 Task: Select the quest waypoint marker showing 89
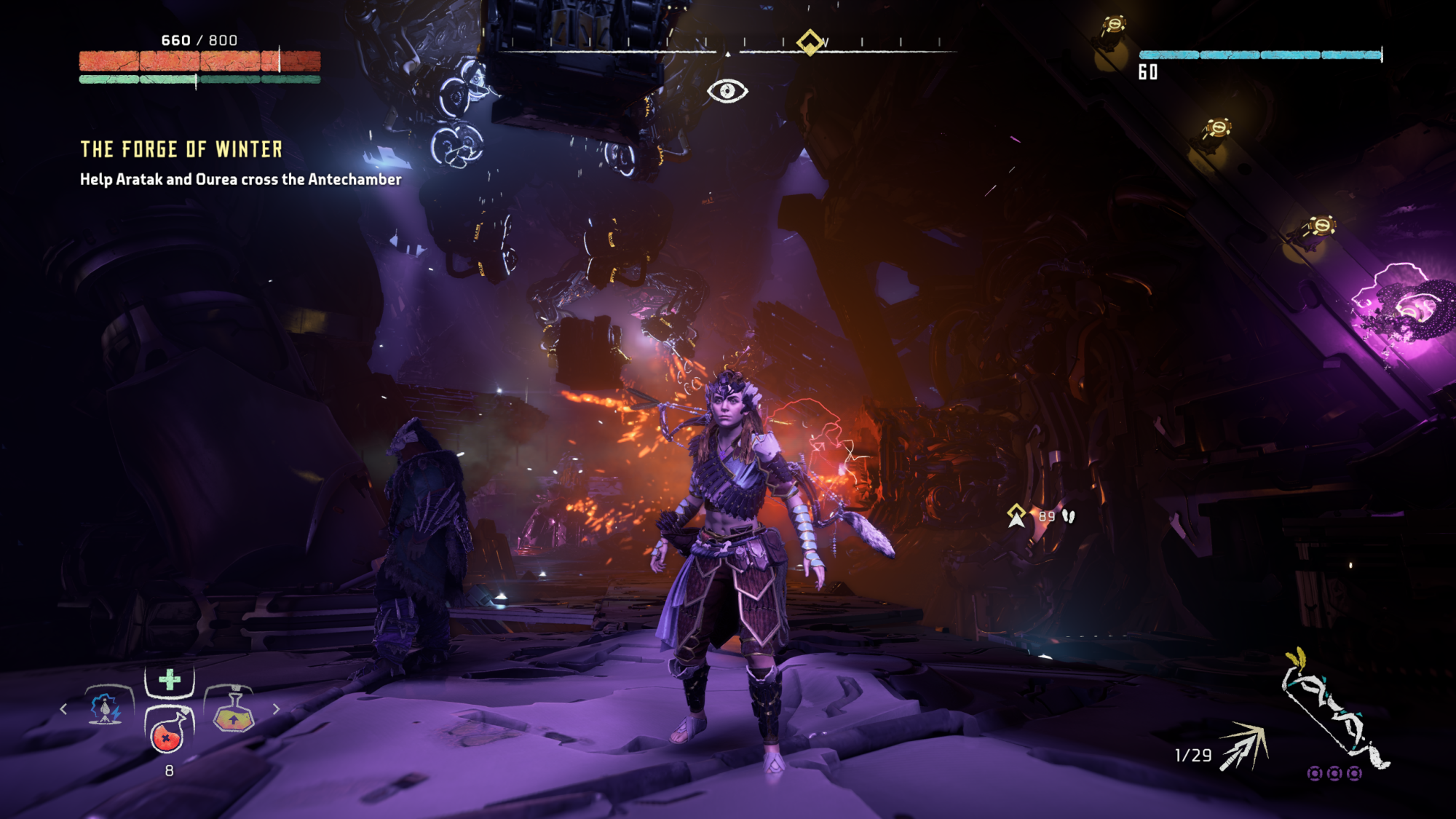[1017, 515]
